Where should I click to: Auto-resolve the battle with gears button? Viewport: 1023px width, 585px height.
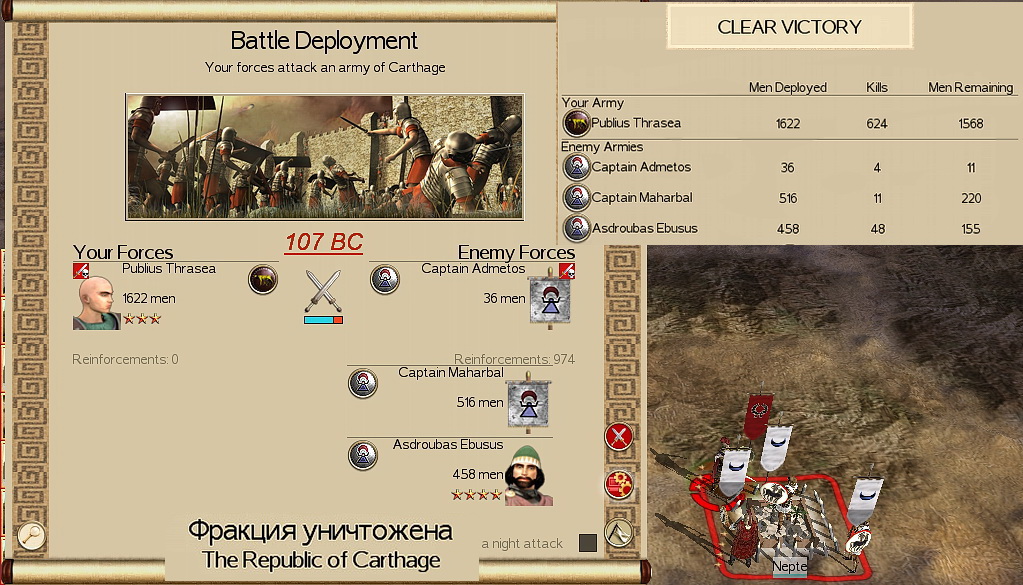coord(619,485)
